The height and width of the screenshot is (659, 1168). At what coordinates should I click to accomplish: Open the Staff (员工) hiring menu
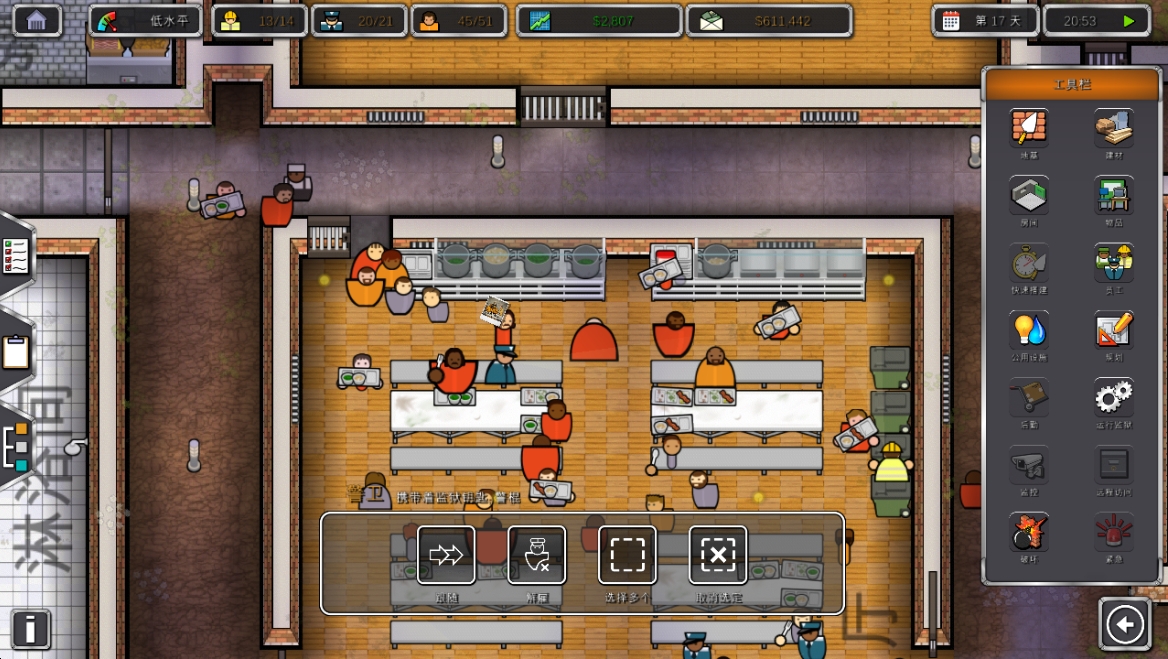1113,263
